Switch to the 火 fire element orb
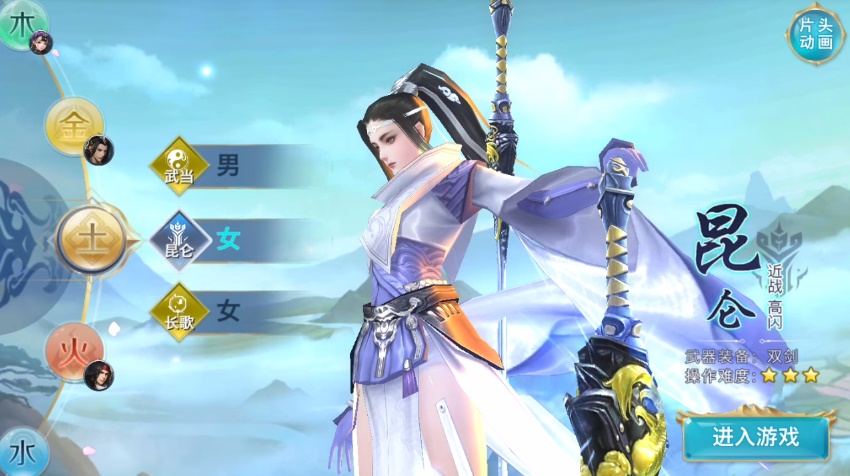The image size is (850, 476). (x=73, y=352)
